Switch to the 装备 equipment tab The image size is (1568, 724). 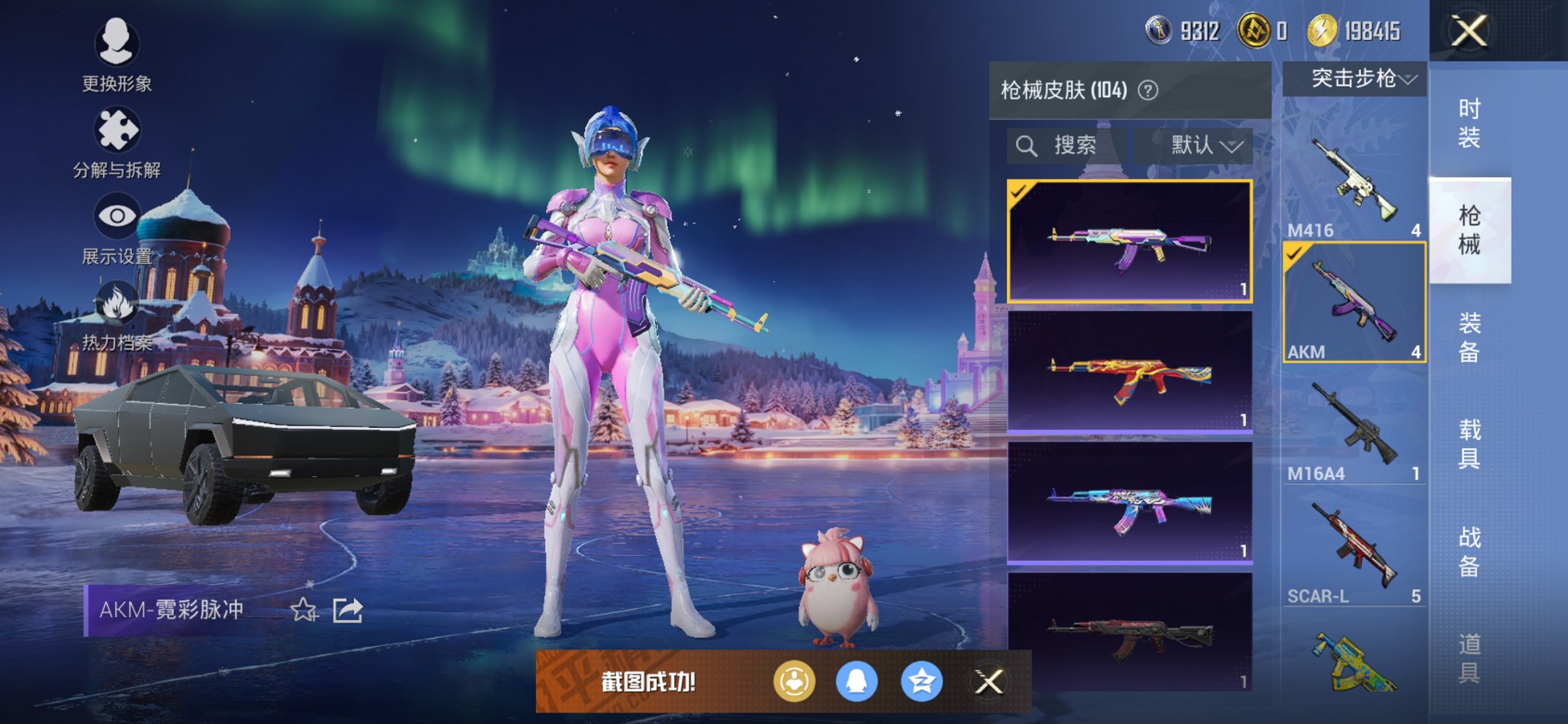click(x=1469, y=337)
